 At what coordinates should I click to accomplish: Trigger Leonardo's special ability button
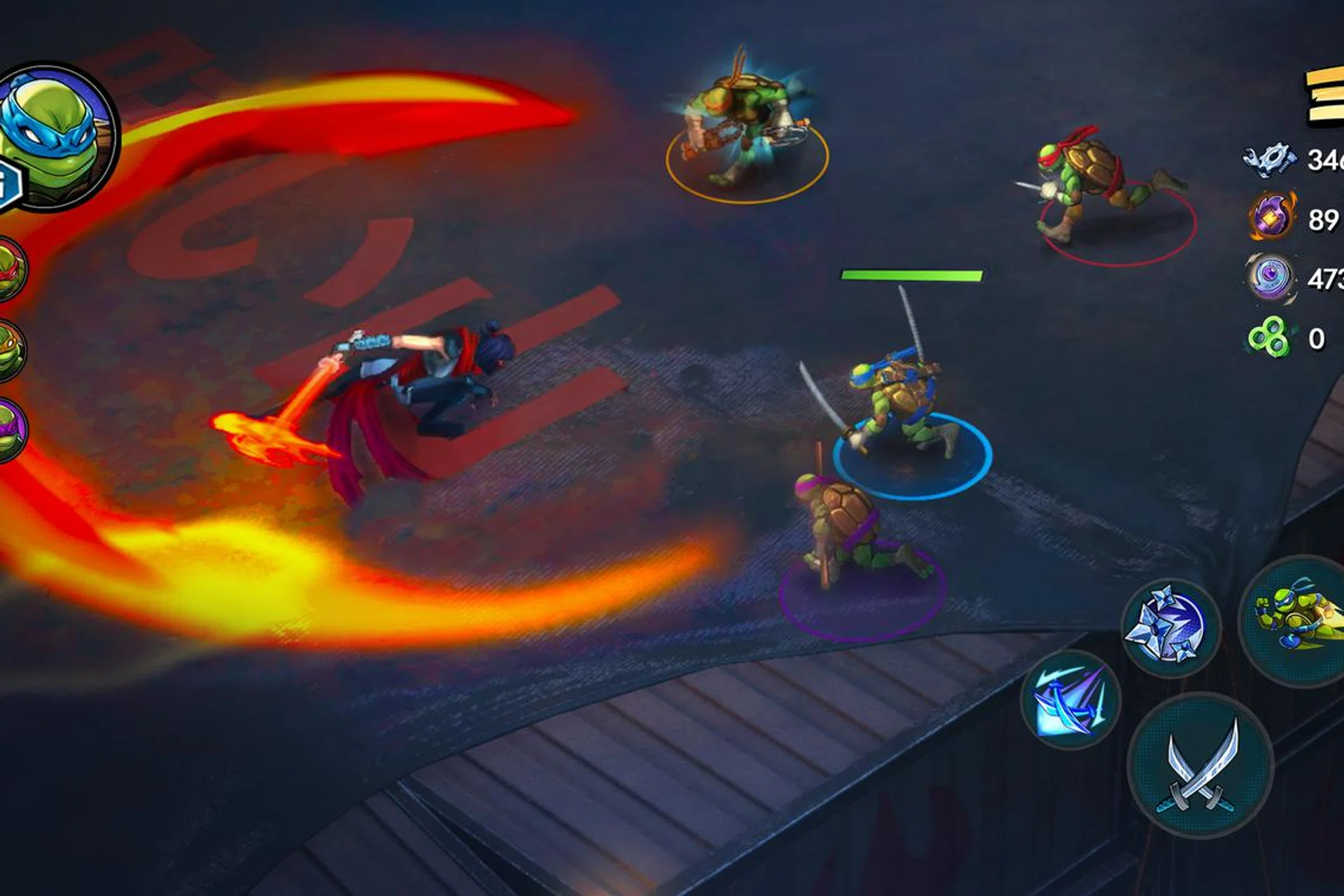1295,619
